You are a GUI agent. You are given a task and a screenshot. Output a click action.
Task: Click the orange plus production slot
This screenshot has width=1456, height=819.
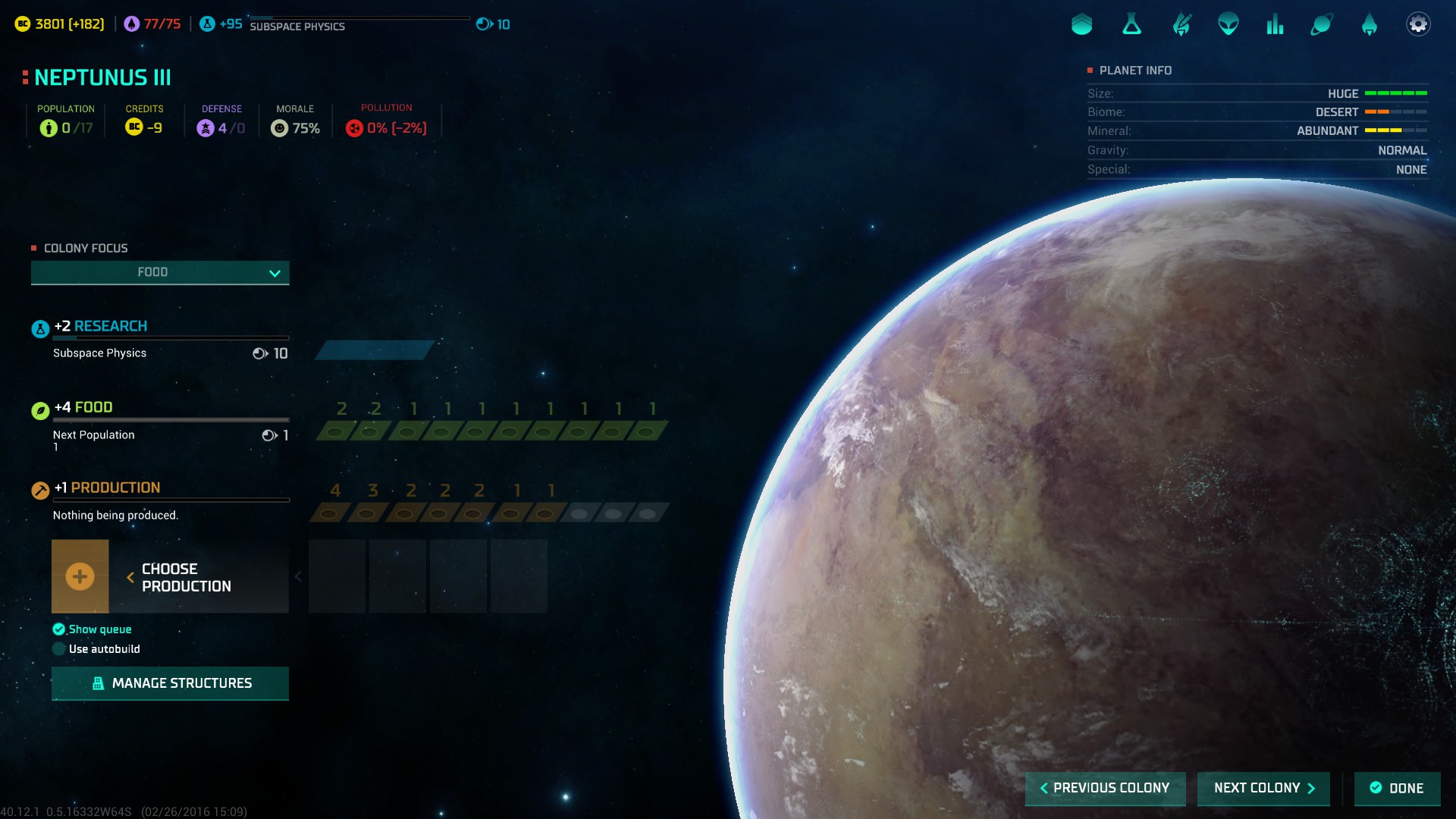[80, 576]
